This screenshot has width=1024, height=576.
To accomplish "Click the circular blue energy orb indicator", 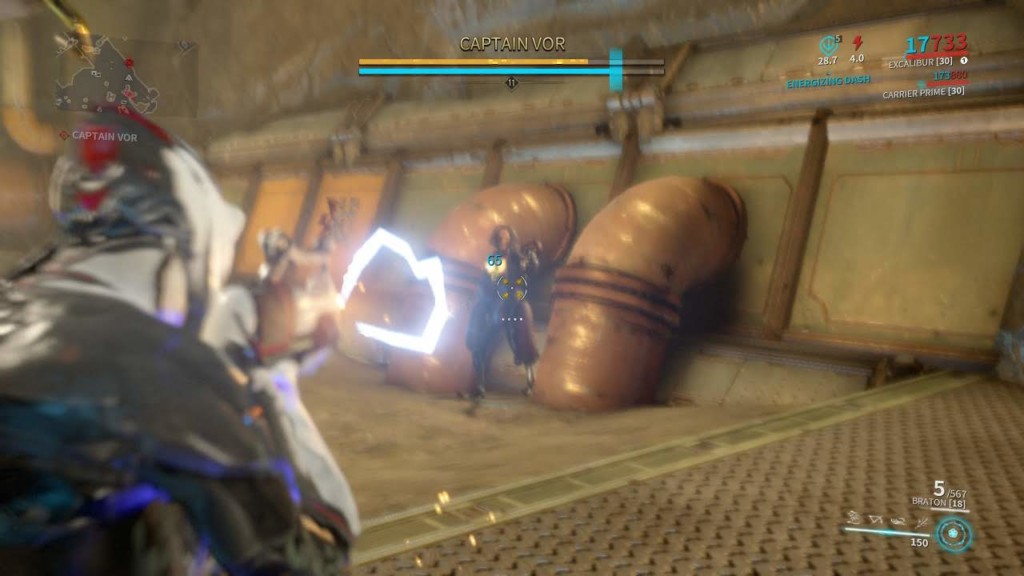I will [x=952, y=534].
